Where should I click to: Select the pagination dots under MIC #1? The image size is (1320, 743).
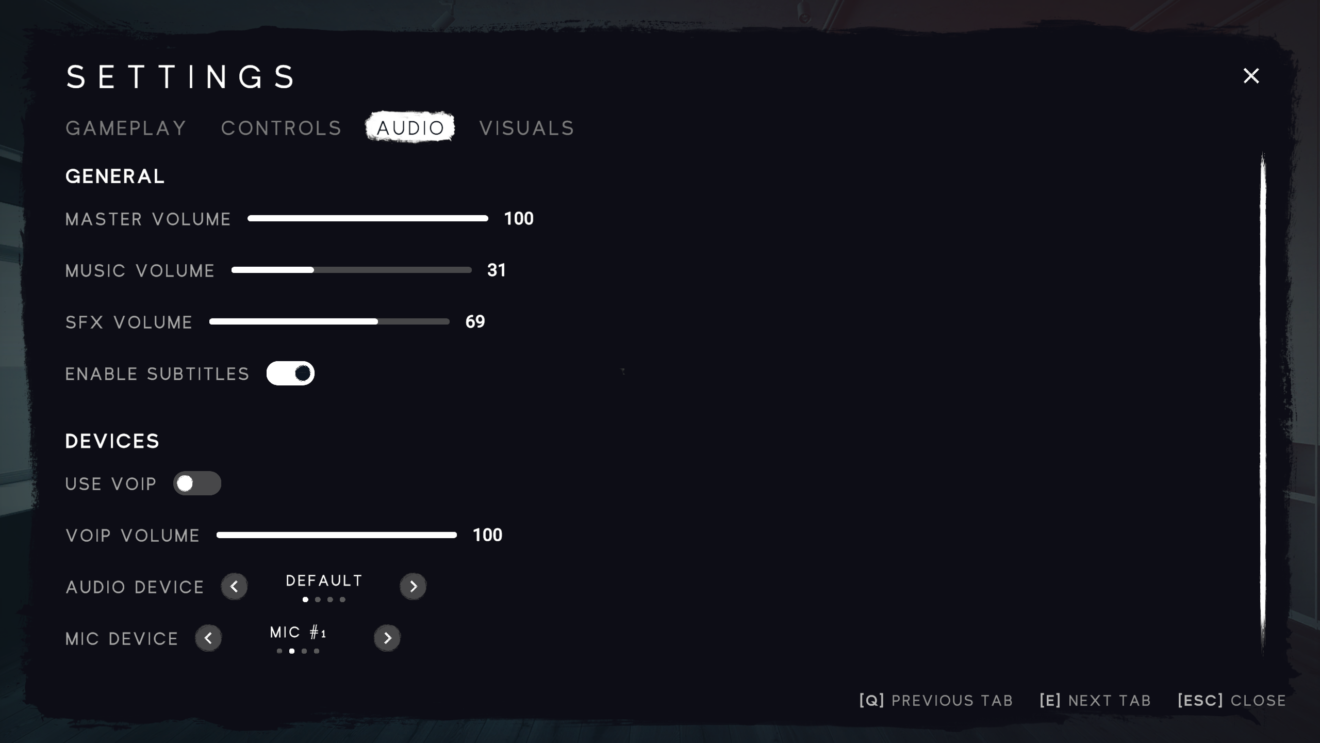(x=297, y=650)
